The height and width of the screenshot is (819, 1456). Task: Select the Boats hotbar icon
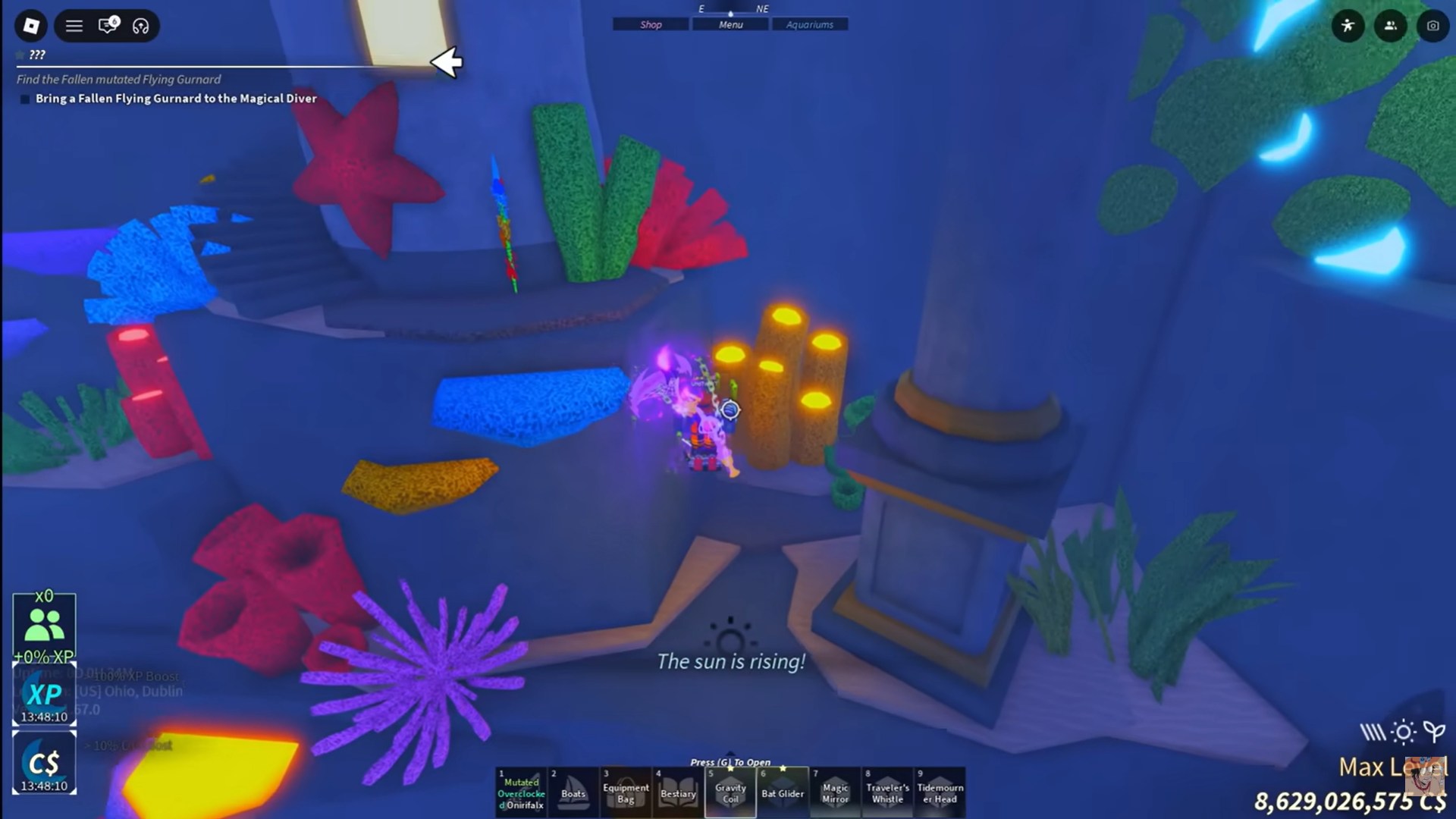(x=574, y=791)
